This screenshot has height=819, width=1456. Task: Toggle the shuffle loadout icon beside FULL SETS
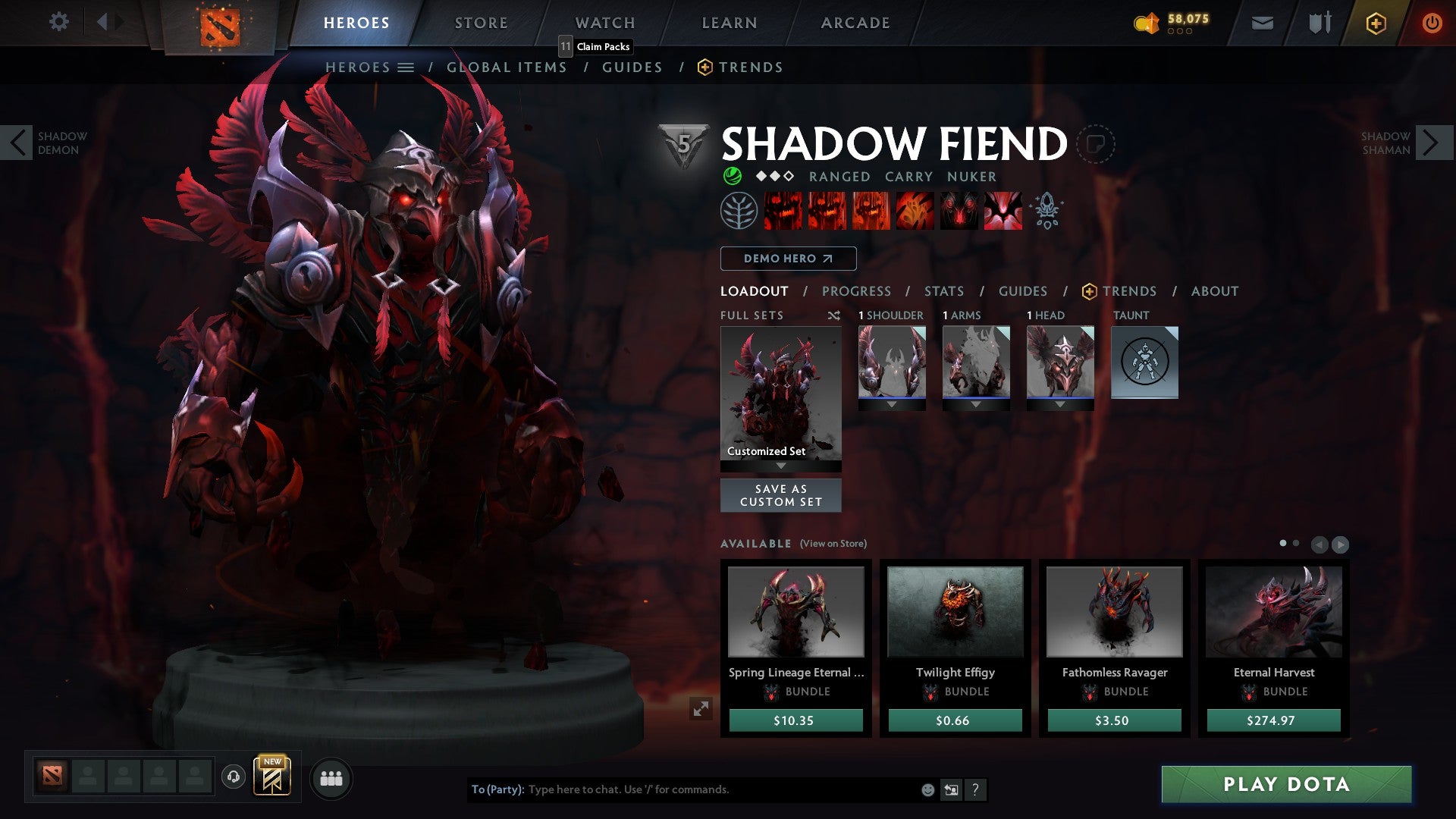(x=834, y=315)
